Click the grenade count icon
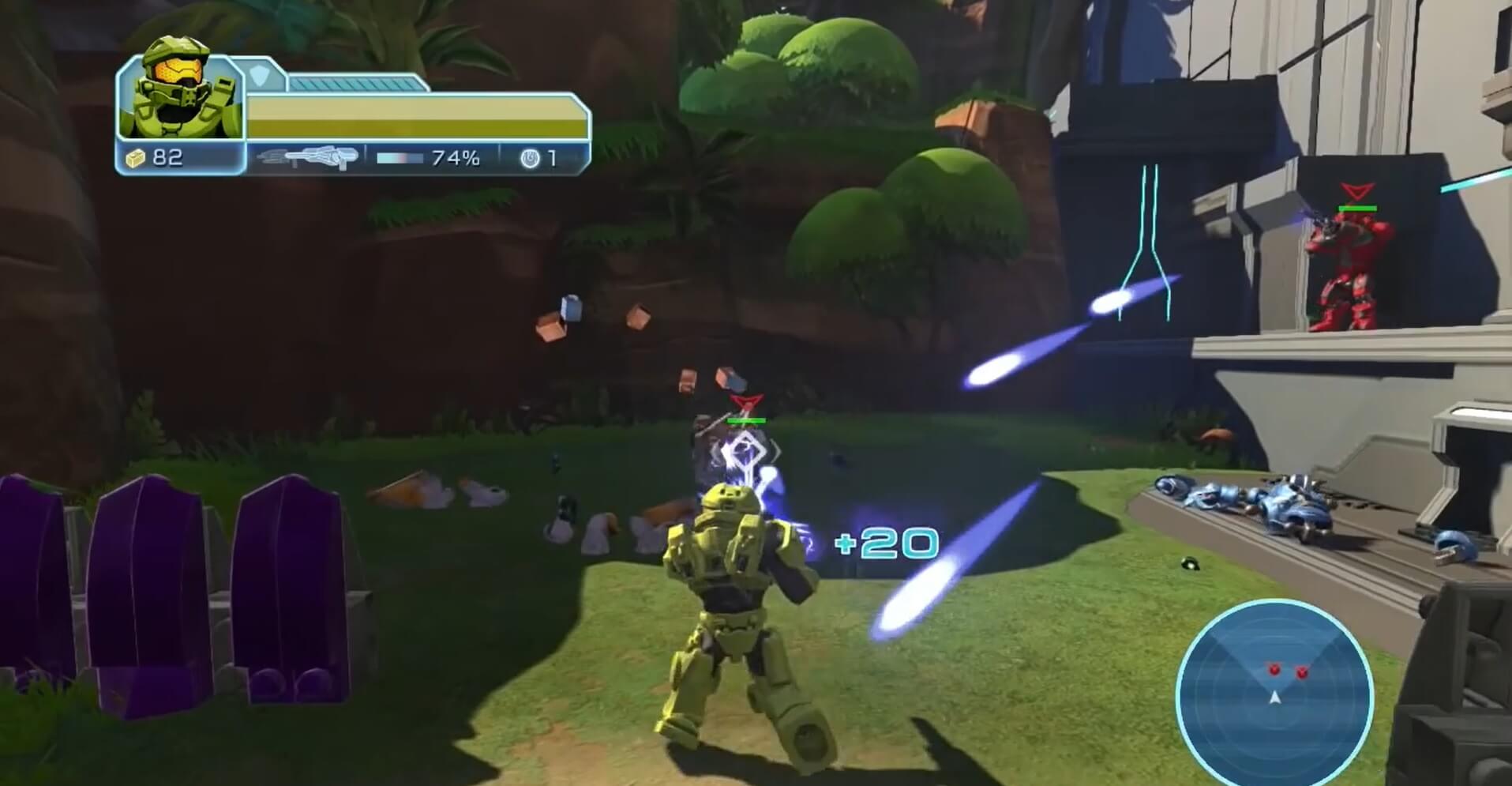Viewport: 1512px width, 786px height. [x=529, y=159]
